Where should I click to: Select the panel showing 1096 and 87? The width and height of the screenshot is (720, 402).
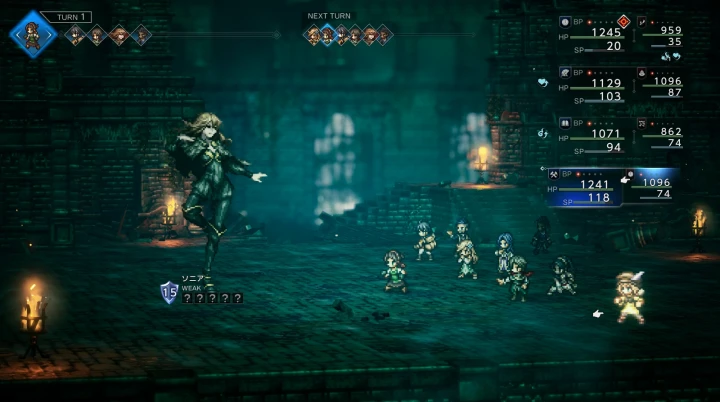[x=662, y=86]
